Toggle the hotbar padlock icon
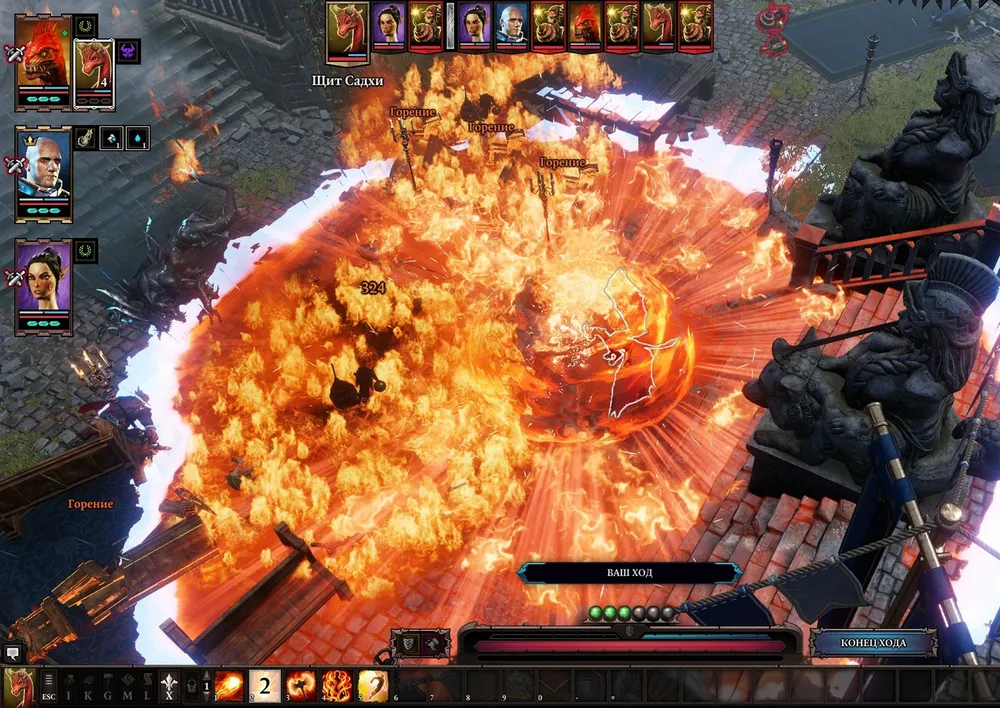Viewport: 1000px width, 708px height. 193,687
